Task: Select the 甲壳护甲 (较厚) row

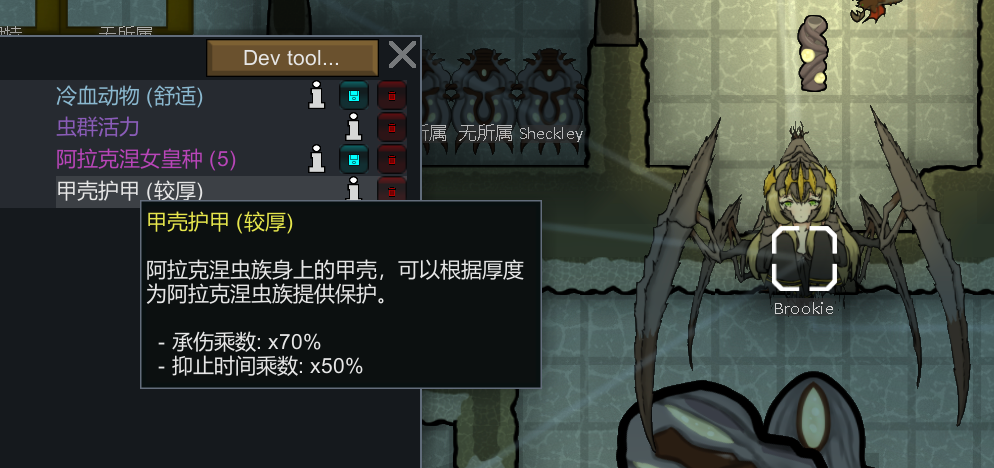Action: 136,189
